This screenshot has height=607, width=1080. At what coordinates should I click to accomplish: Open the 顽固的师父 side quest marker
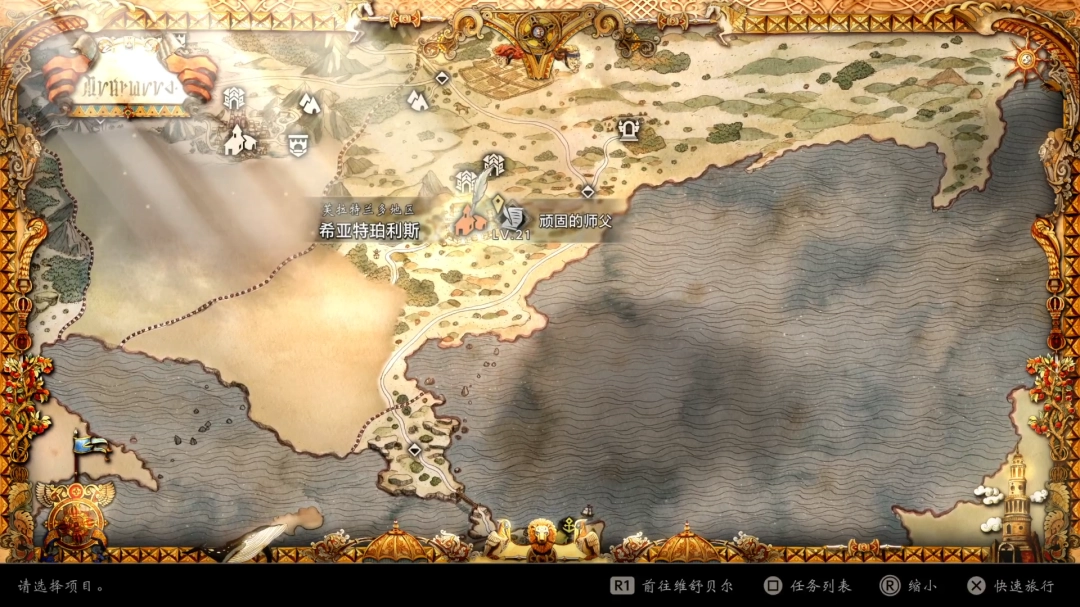point(513,216)
